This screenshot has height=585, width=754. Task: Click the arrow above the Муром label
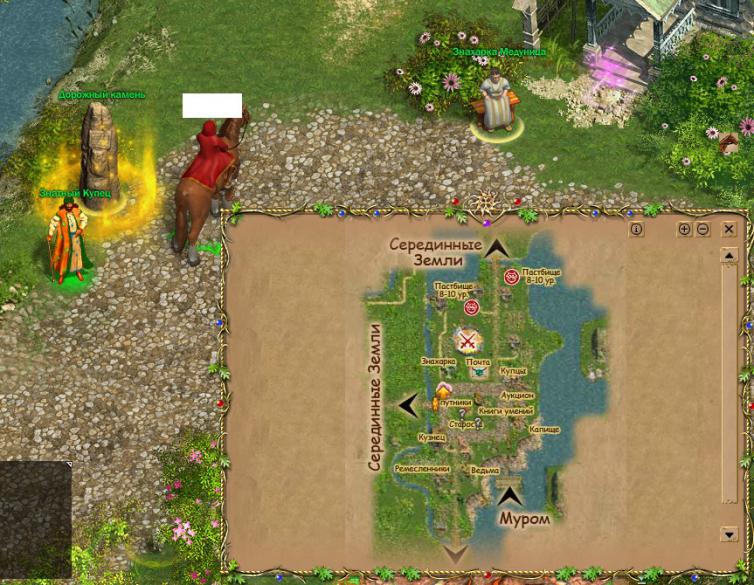511,494
